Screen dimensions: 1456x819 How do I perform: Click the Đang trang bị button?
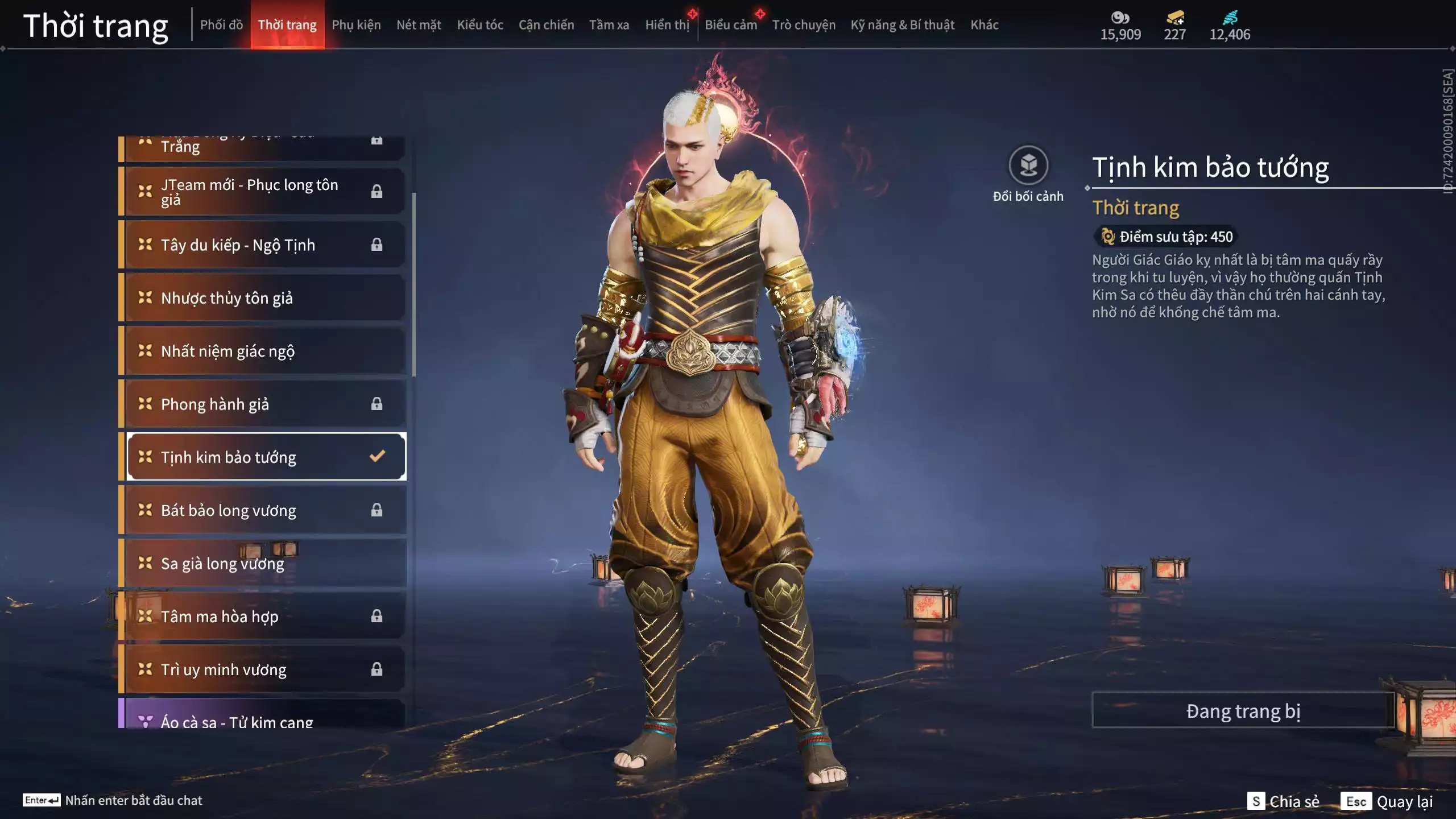(1243, 711)
